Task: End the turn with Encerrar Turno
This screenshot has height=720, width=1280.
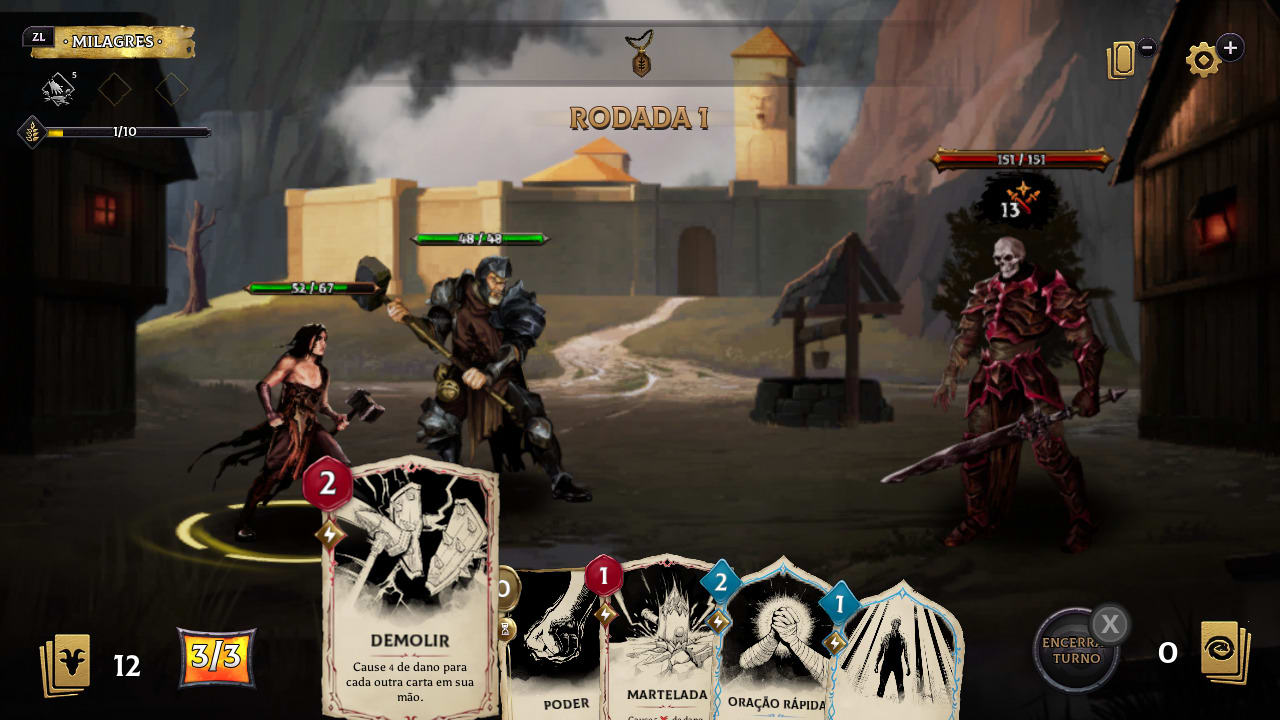Action: click(x=1075, y=651)
